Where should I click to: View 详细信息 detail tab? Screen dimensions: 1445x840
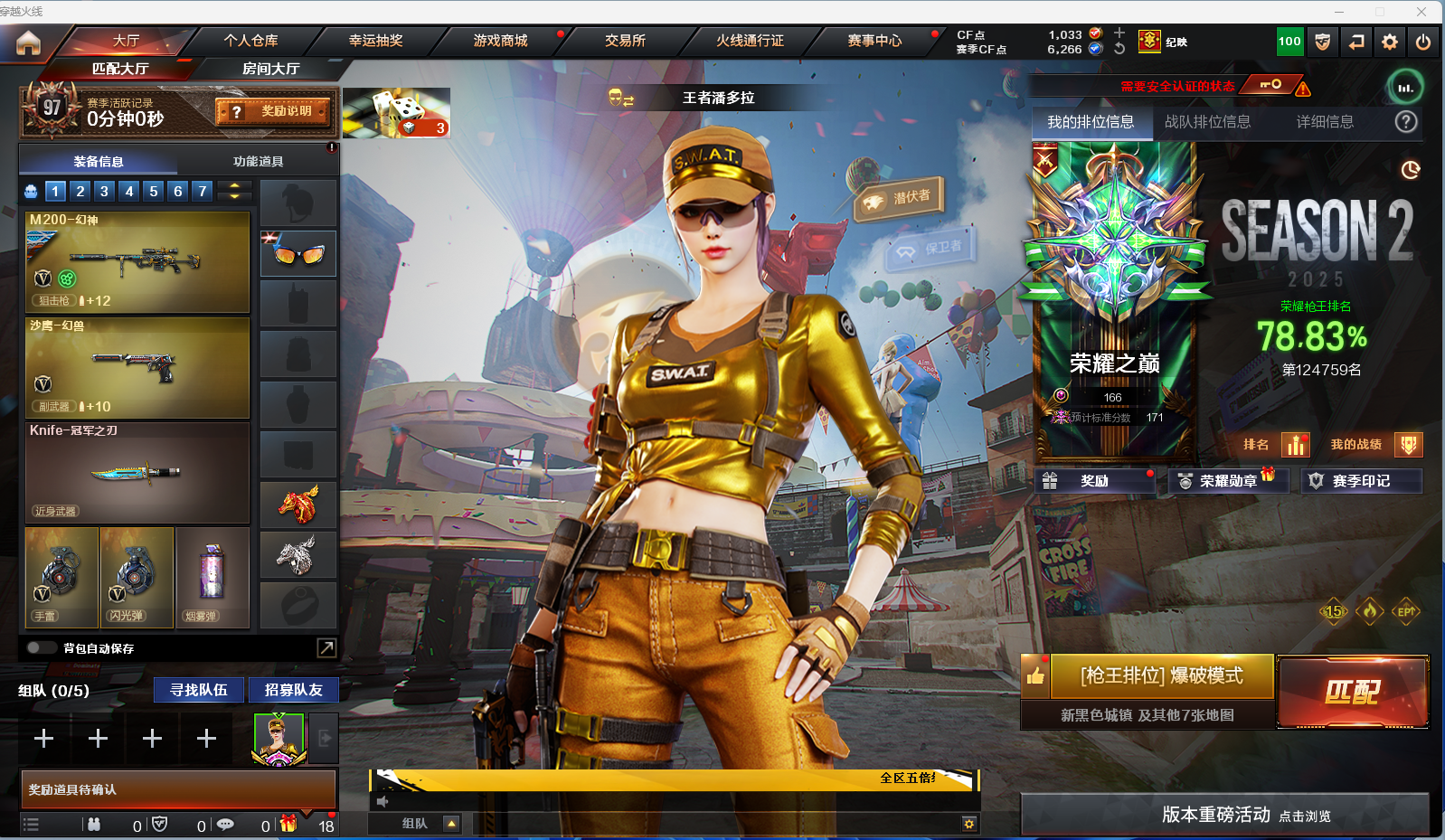[1325, 122]
